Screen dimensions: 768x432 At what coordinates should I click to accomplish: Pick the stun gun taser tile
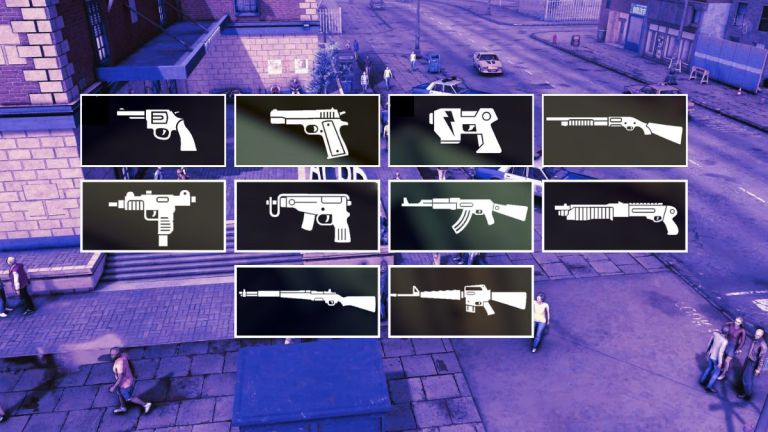pyautogui.click(x=461, y=130)
